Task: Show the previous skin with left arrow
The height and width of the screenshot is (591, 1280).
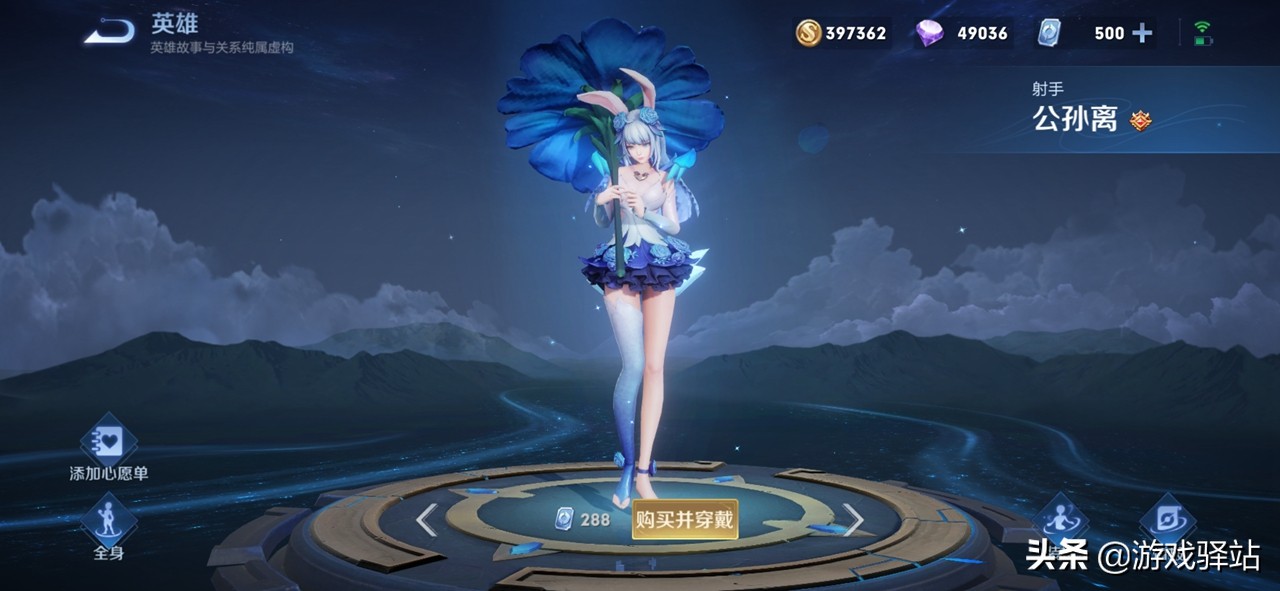Action: tap(427, 520)
